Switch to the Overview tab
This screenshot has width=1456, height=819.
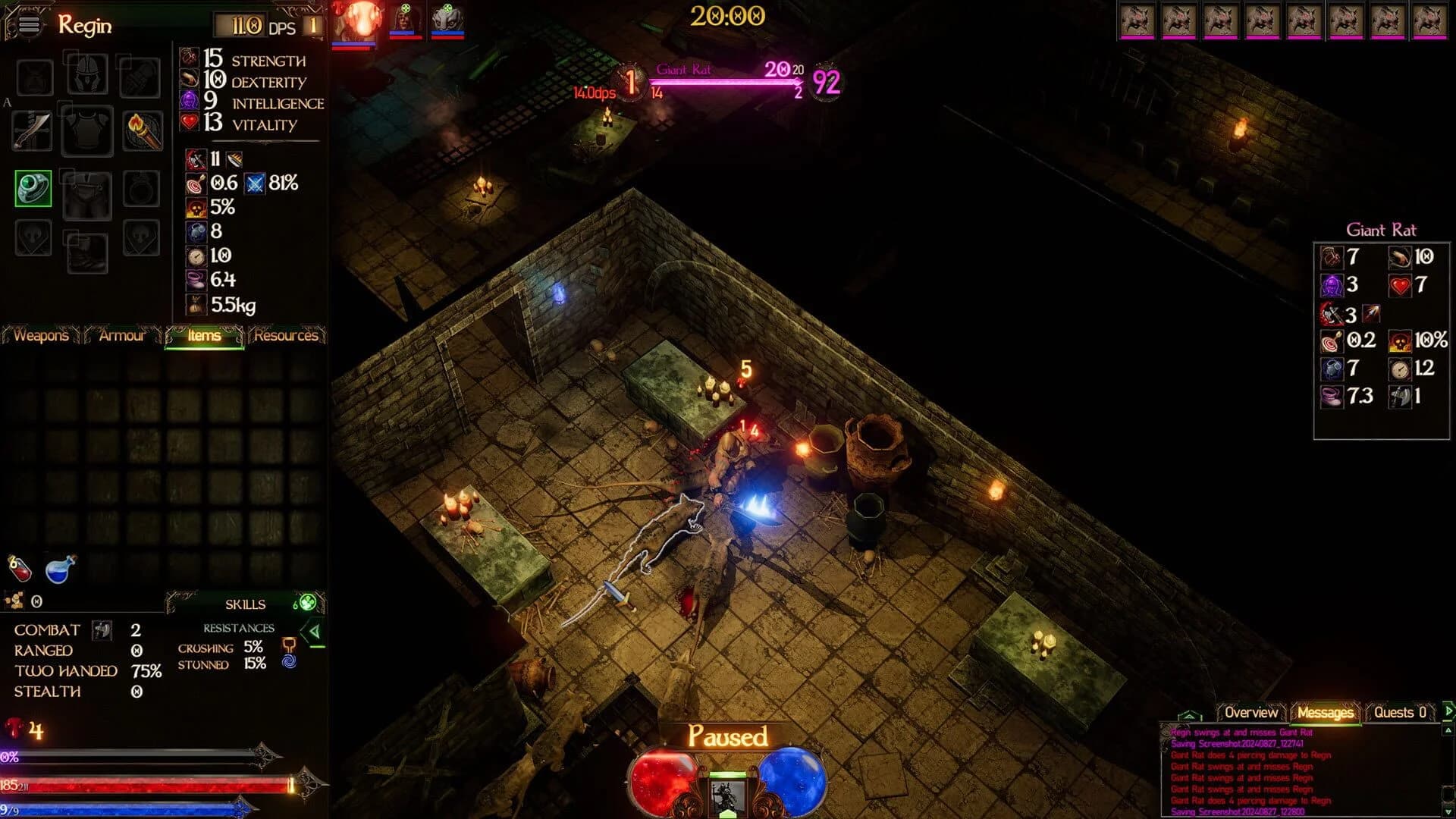(1252, 713)
